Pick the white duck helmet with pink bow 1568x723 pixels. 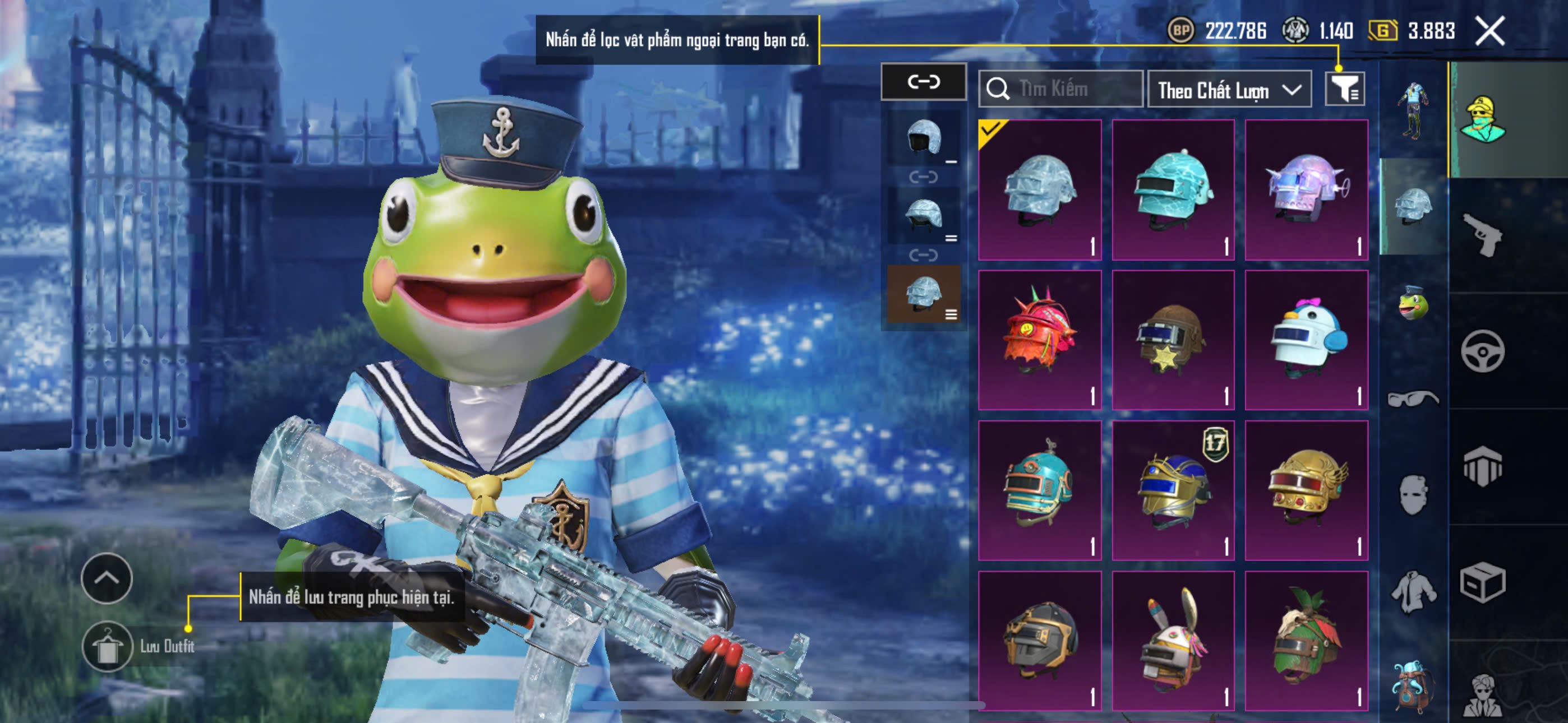coord(1306,340)
